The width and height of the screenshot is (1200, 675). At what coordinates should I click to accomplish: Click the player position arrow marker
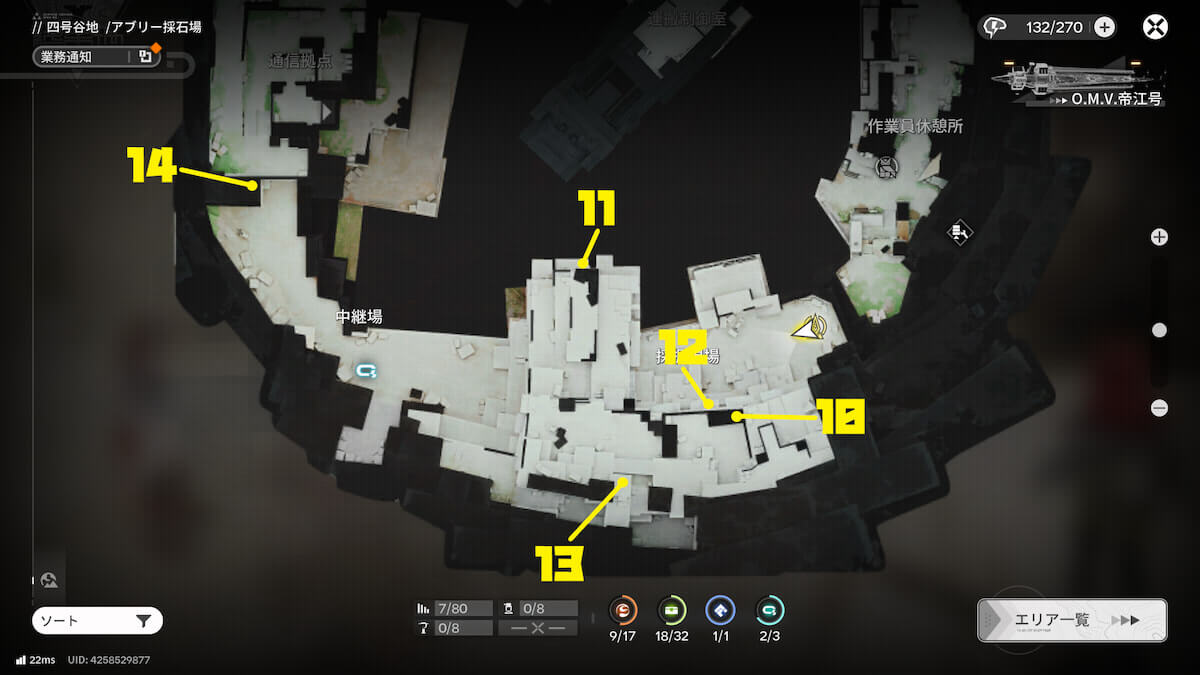[x=809, y=327]
